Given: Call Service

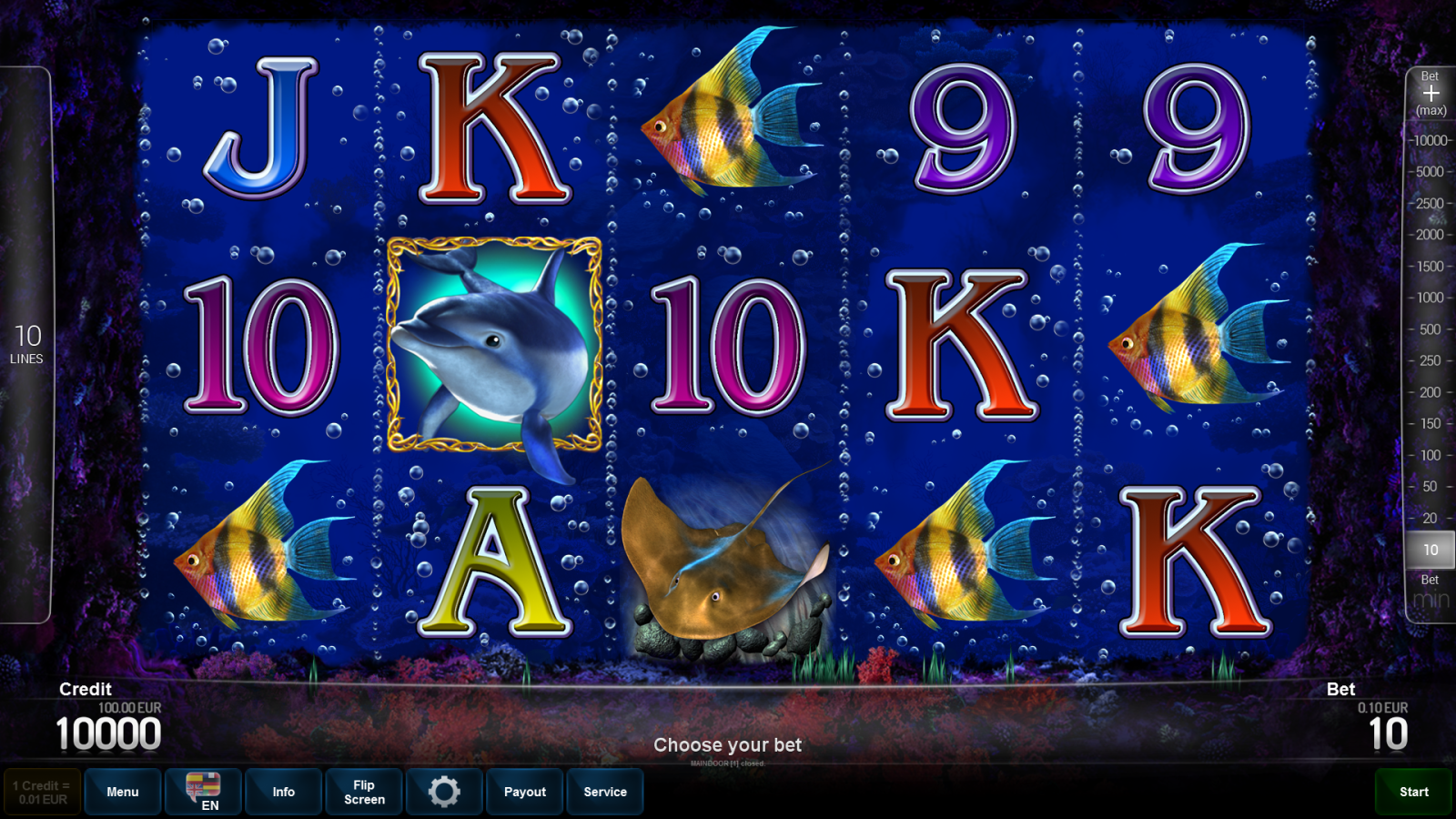Looking at the screenshot, I should (605, 791).
